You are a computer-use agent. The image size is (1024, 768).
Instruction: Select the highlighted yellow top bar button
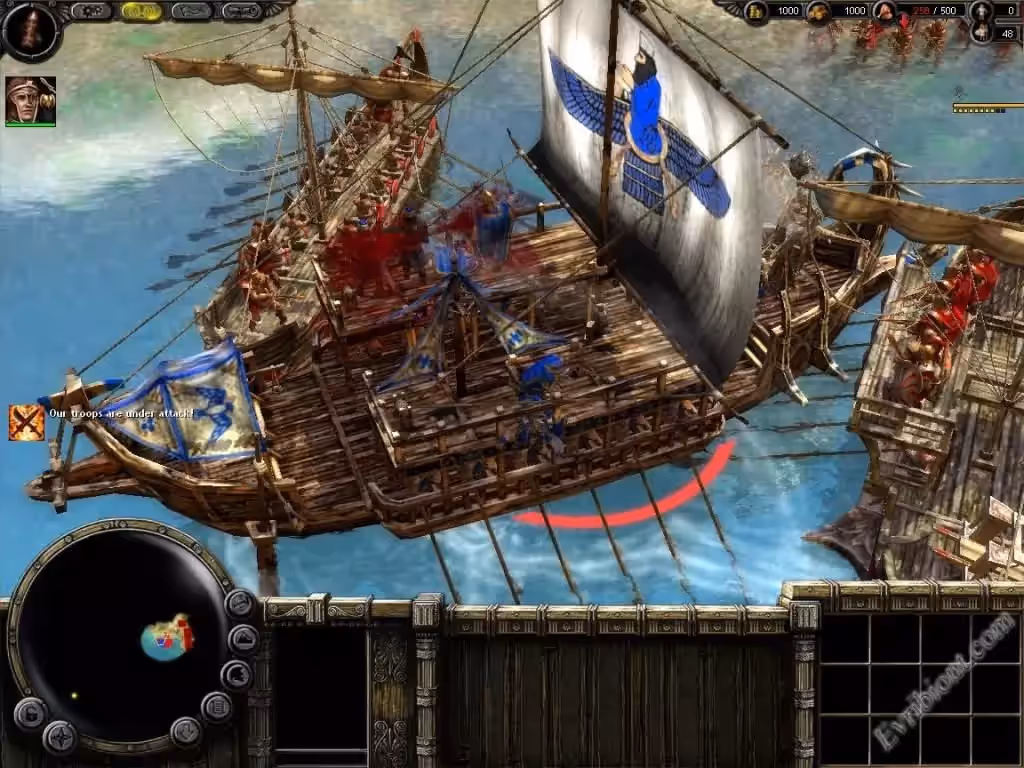click(x=141, y=11)
